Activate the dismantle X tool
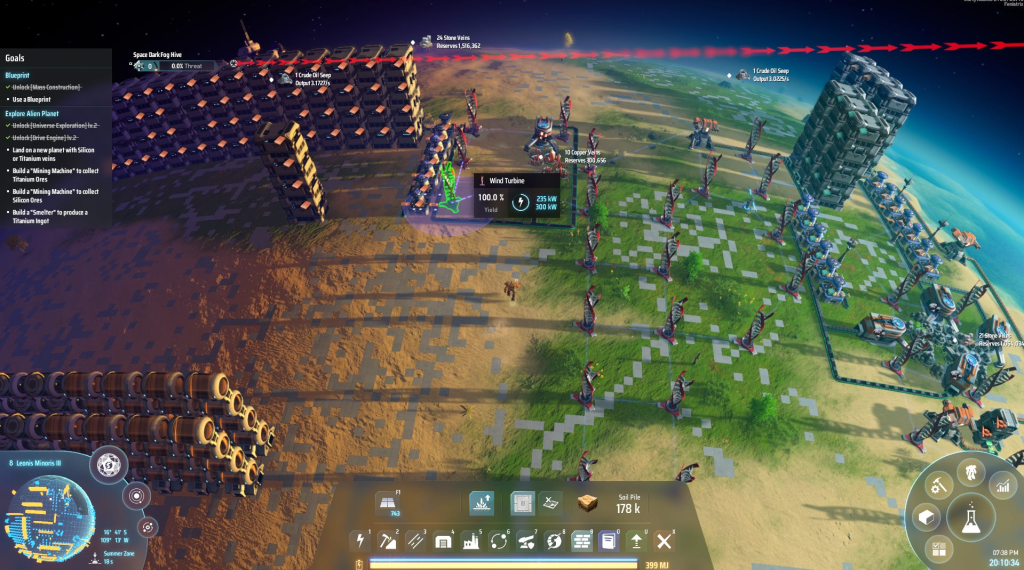 point(663,541)
